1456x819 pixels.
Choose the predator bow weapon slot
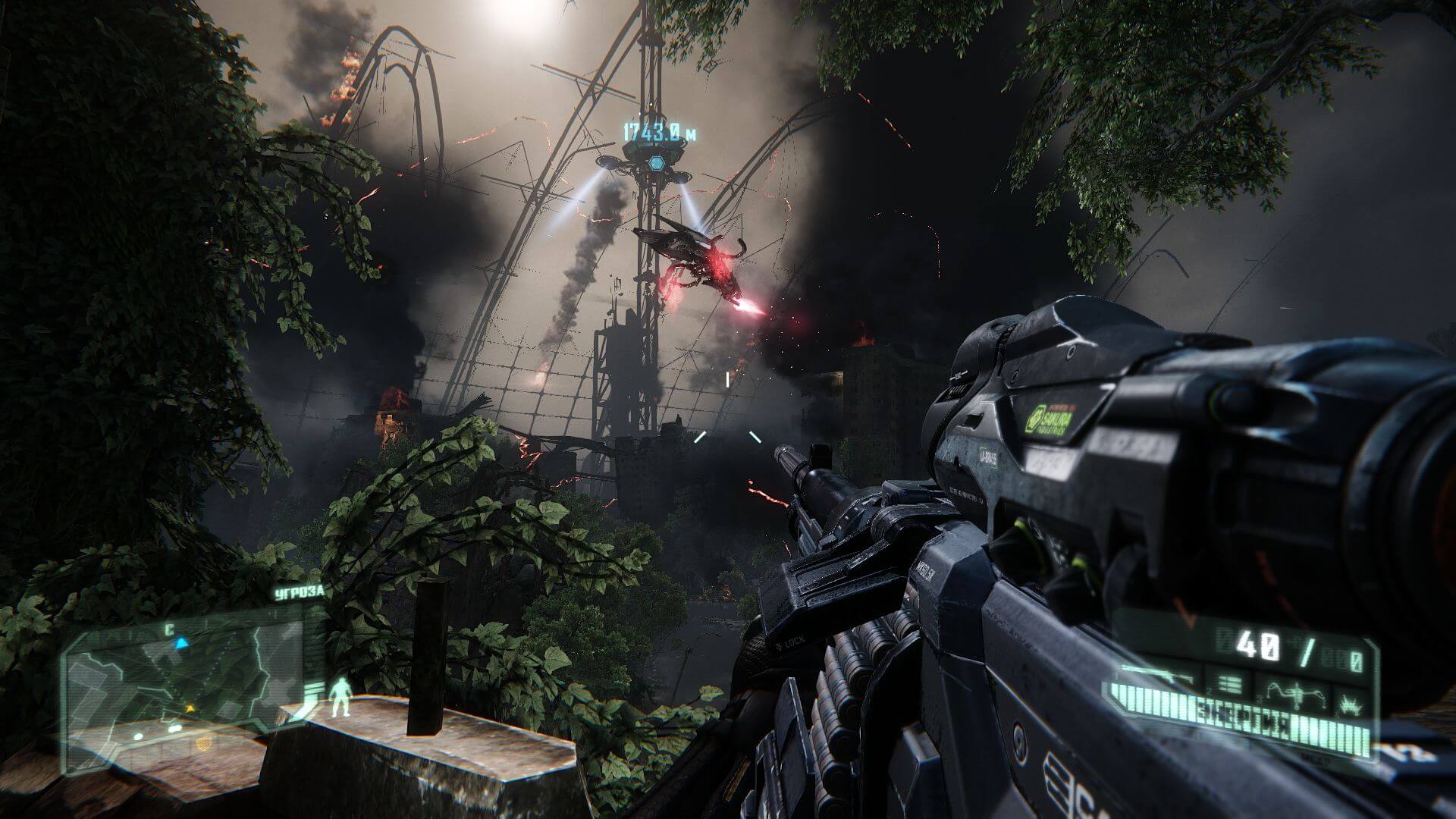(x=1297, y=693)
